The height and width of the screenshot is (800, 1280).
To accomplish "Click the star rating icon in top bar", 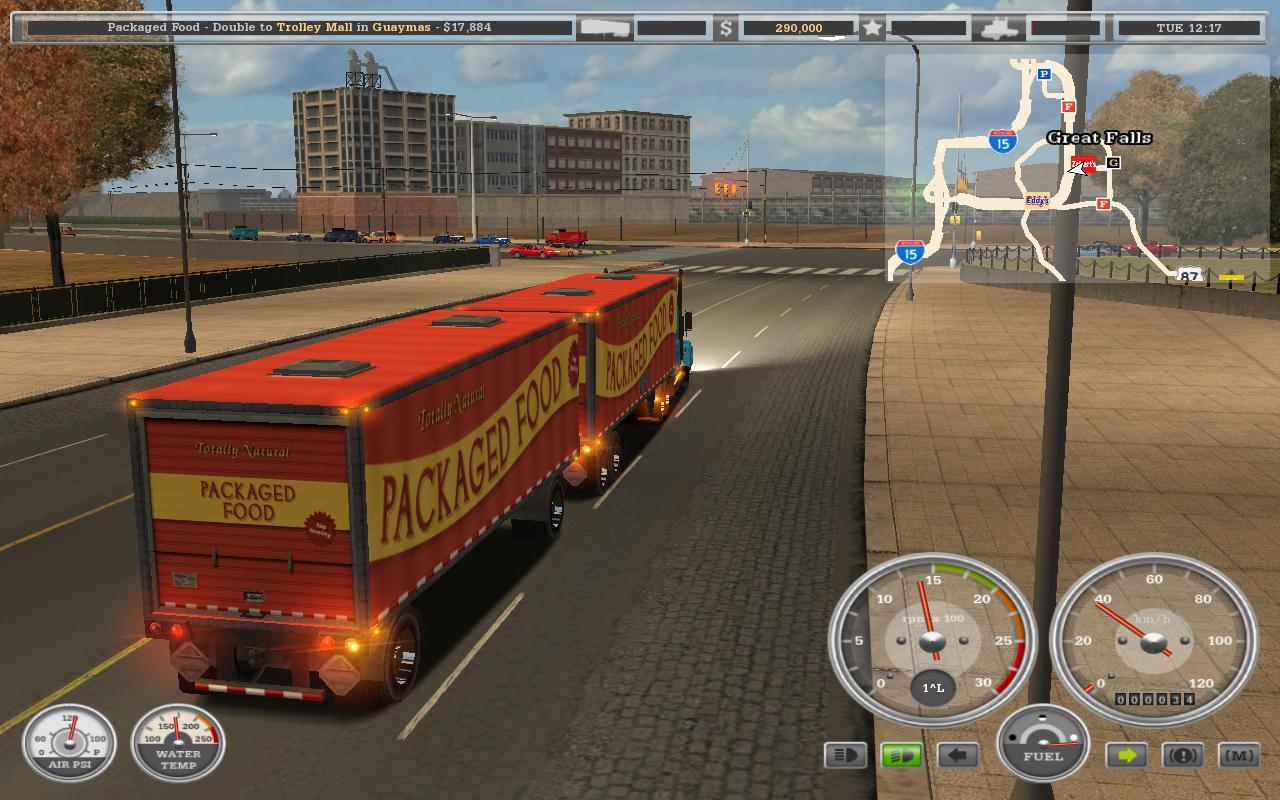I will (872, 28).
